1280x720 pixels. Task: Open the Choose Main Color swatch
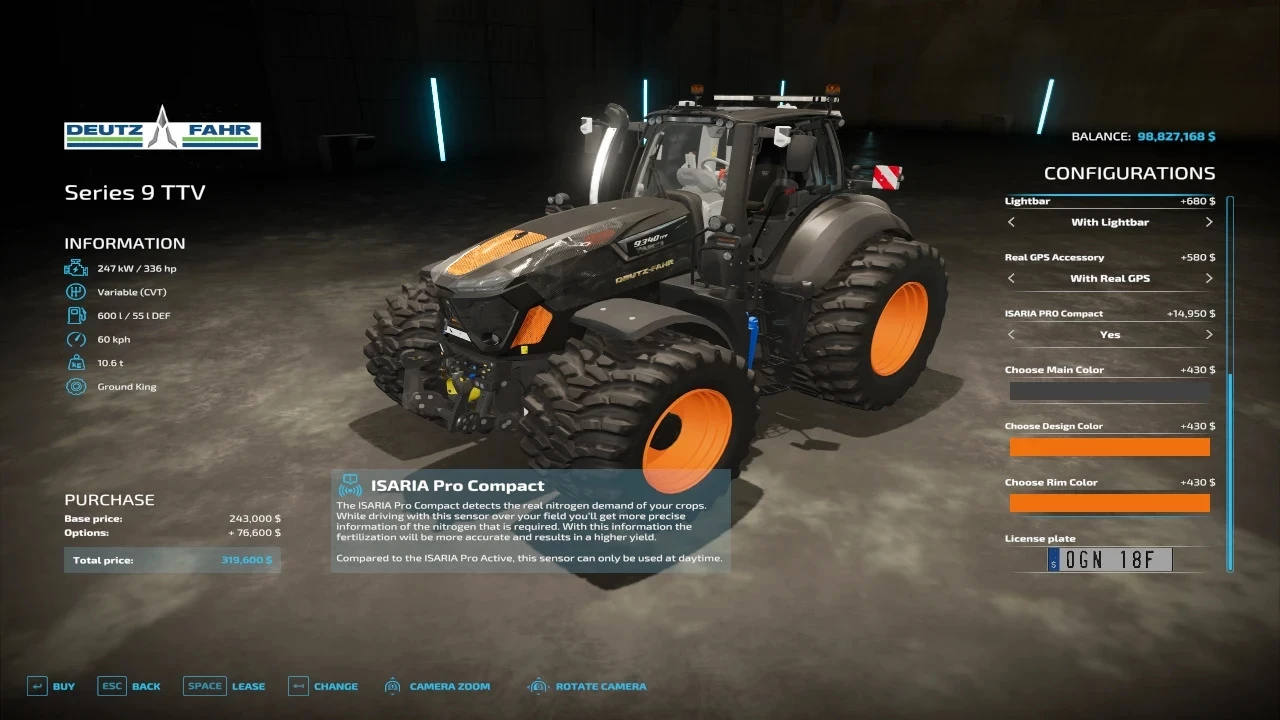(x=1110, y=391)
